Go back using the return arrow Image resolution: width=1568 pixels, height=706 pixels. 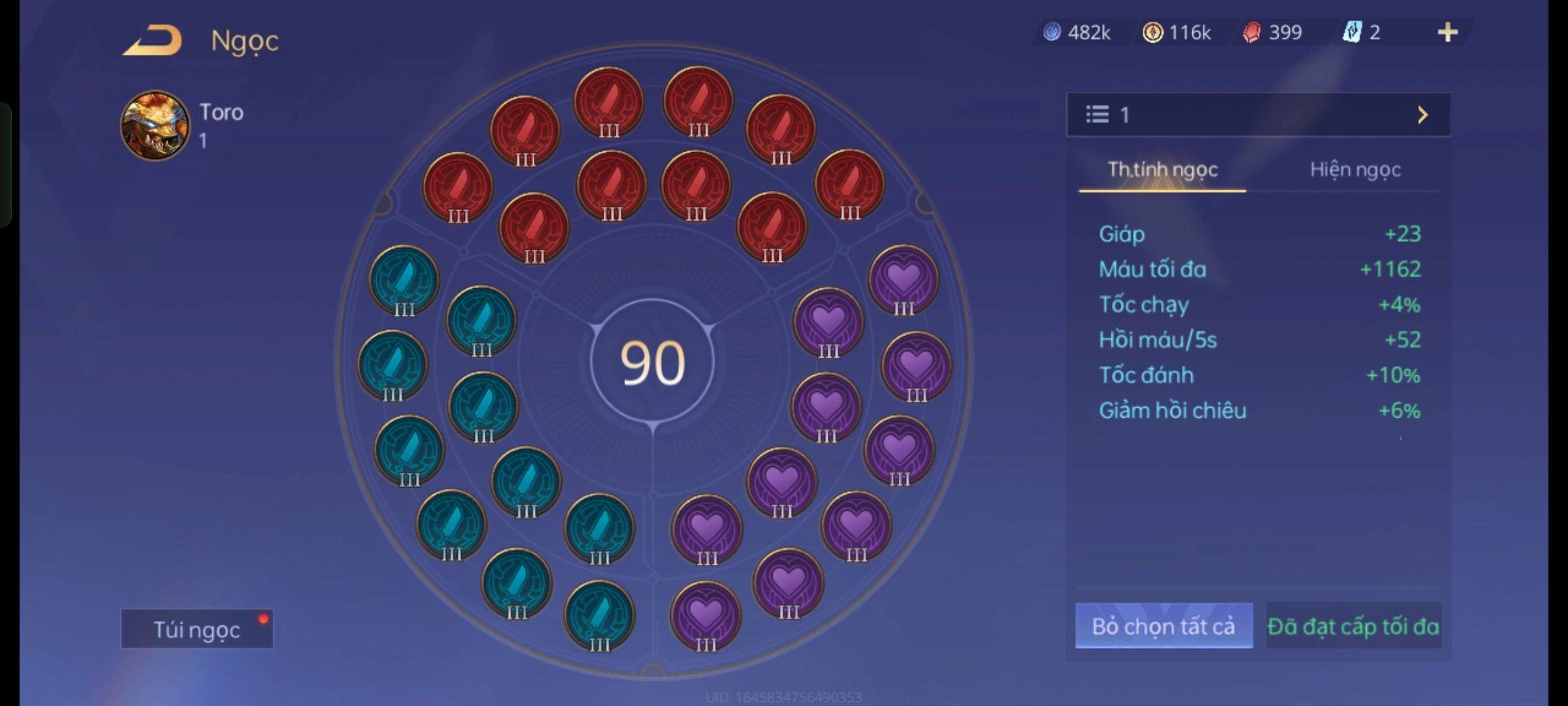pyautogui.click(x=152, y=41)
